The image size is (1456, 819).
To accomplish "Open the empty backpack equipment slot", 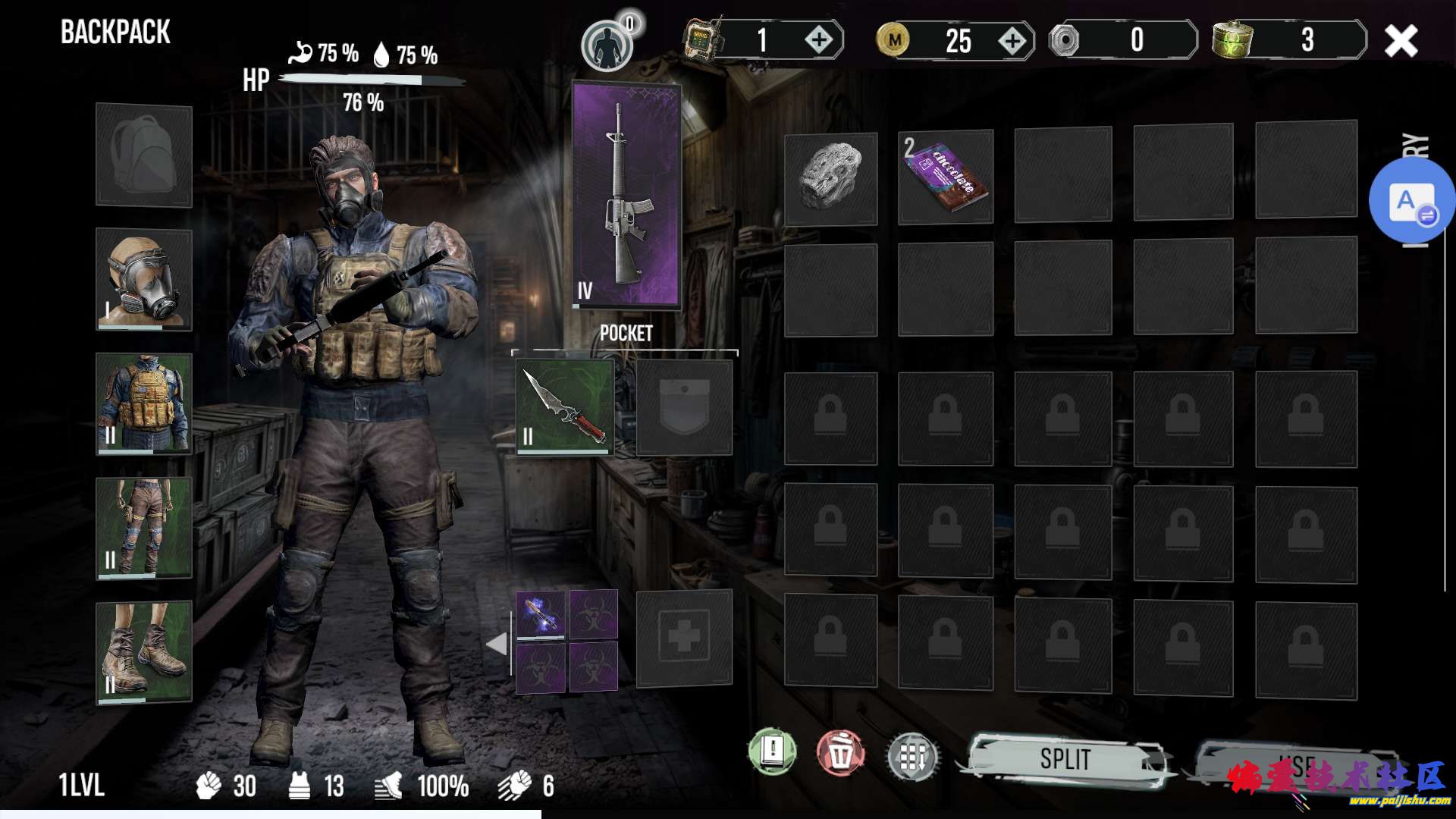I will pyautogui.click(x=144, y=155).
